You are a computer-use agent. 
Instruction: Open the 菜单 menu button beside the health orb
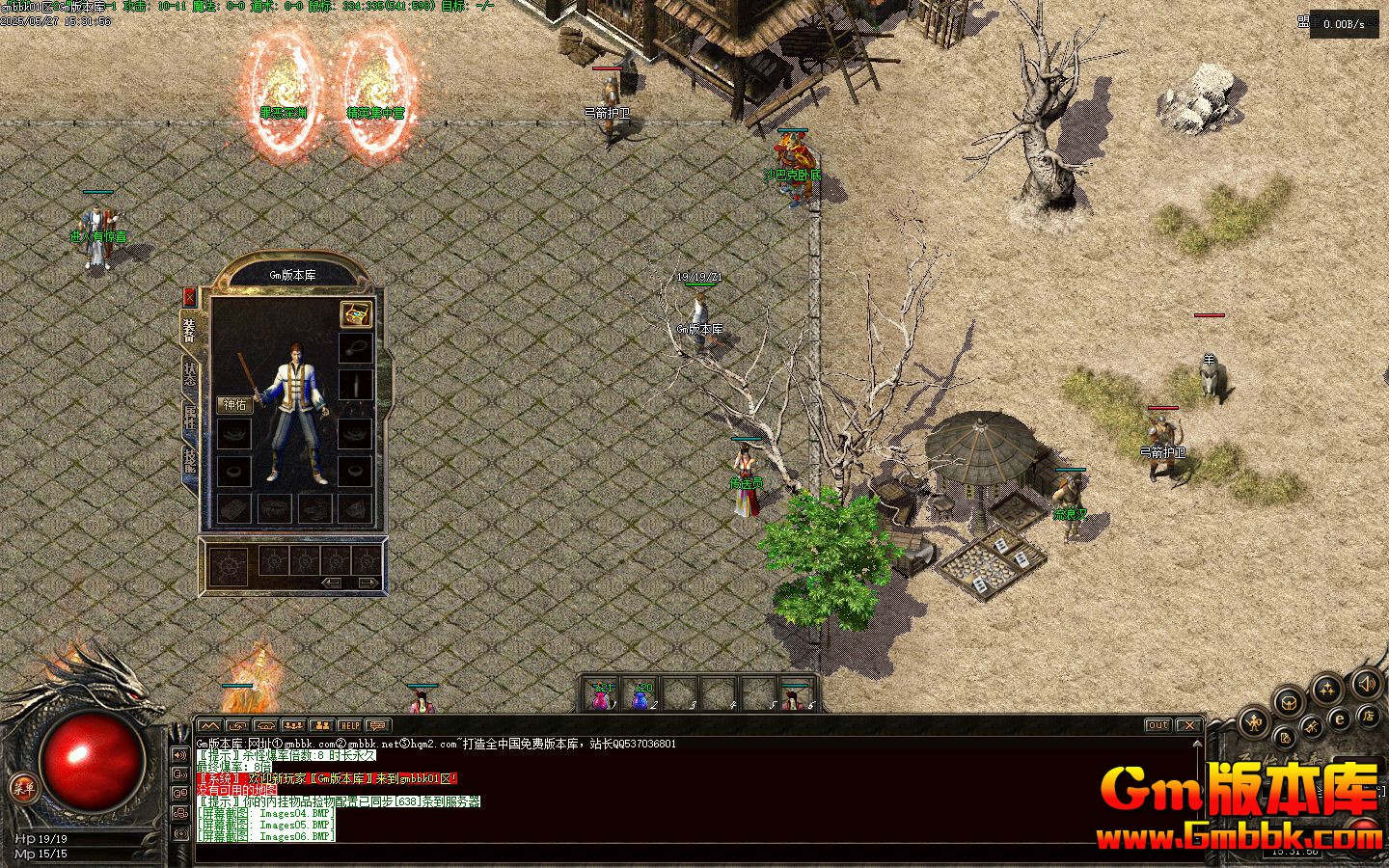pos(23,788)
